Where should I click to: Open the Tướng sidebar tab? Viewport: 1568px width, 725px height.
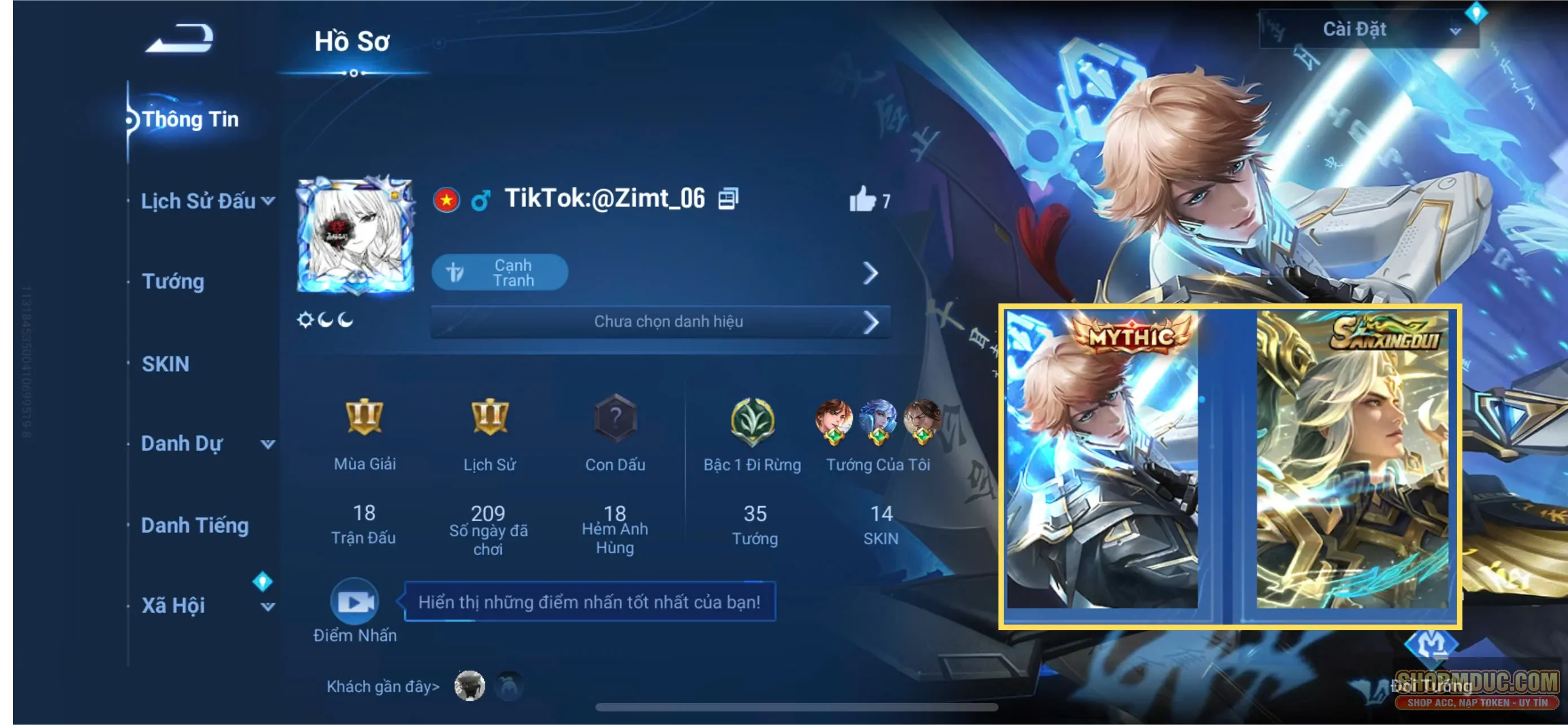[x=173, y=282]
